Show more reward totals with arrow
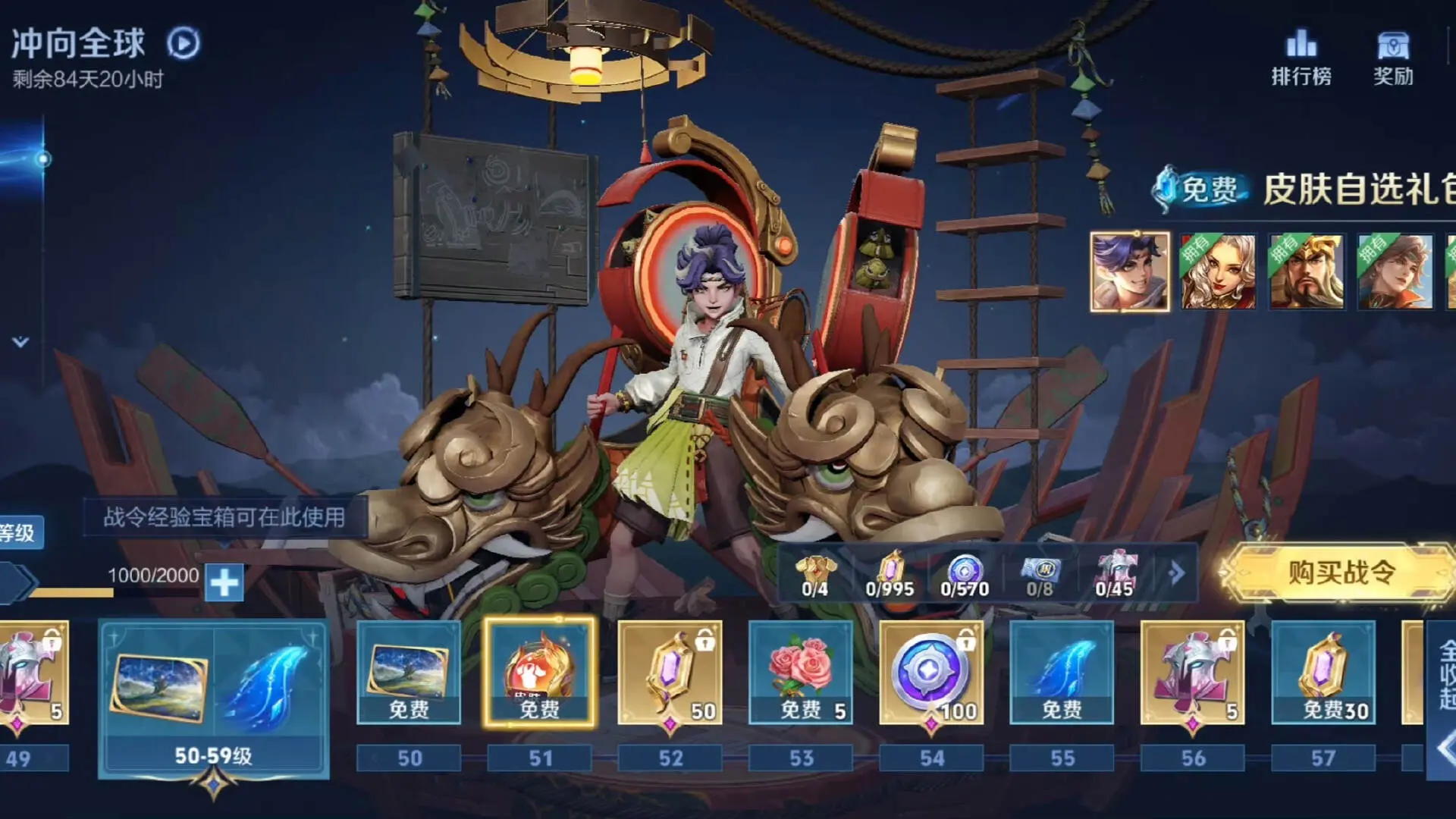 coord(1177,573)
